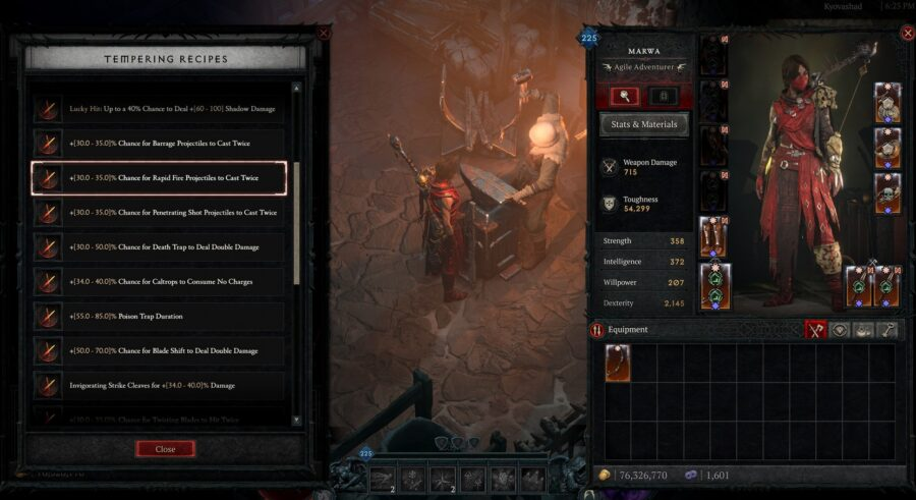Select the skull amulet equipment slot
The height and width of the screenshot is (500, 916).
[x=887, y=193]
